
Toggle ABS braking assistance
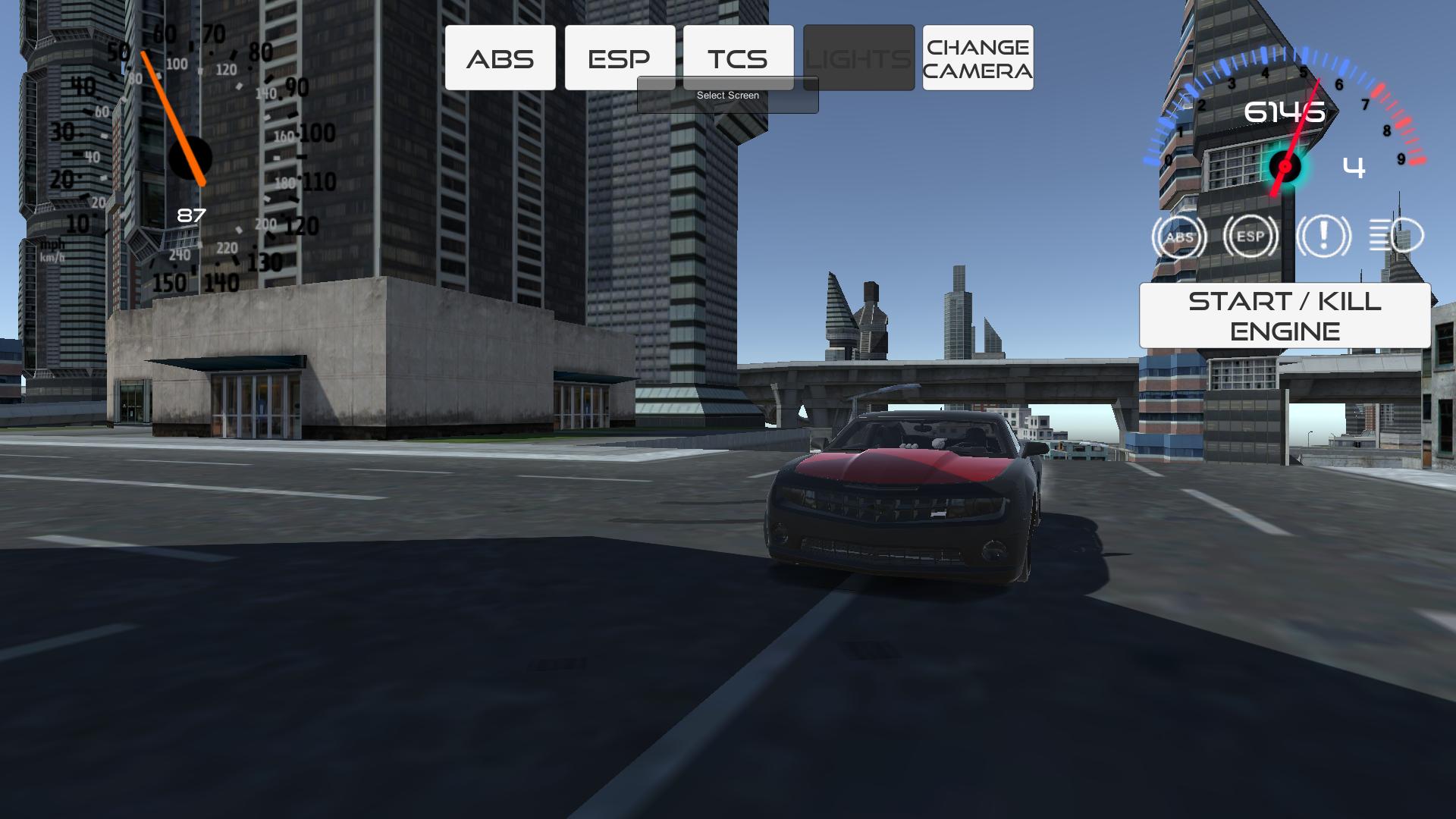(500, 57)
